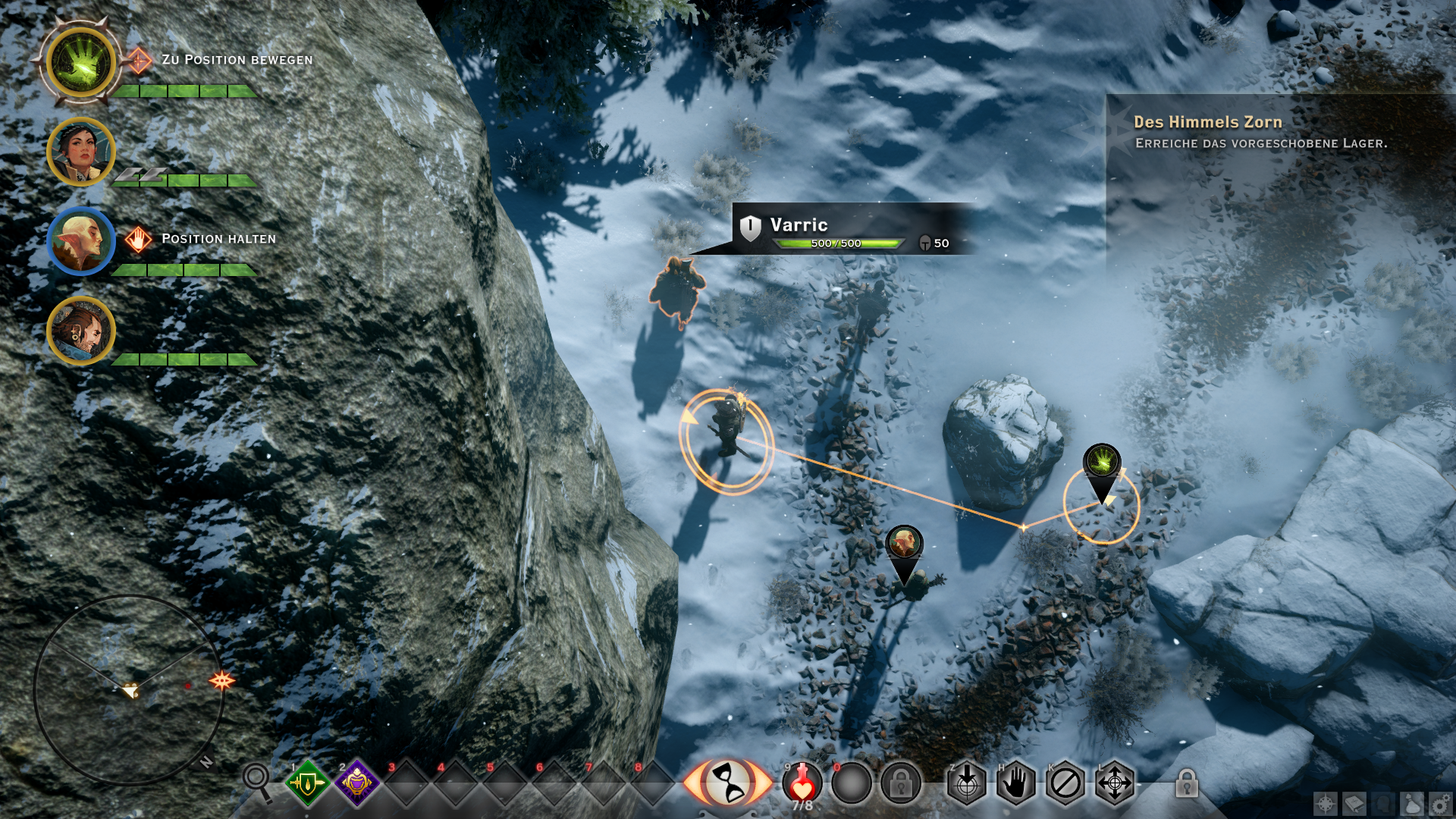Select the bald elf's party portrait
This screenshot has height=819, width=1456.
pyautogui.click(x=80, y=241)
